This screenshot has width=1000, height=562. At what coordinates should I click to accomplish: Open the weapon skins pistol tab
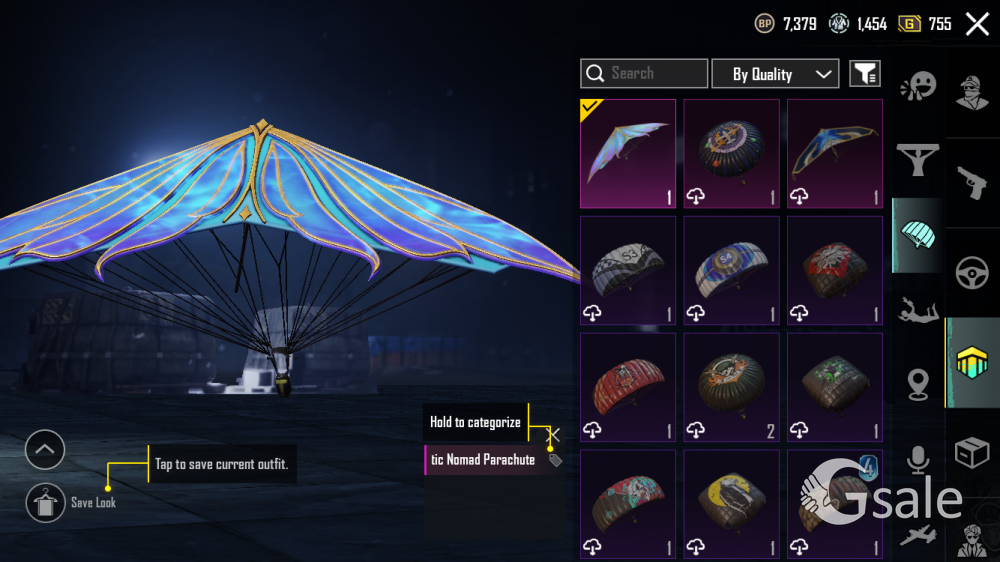[x=972, y=182]
